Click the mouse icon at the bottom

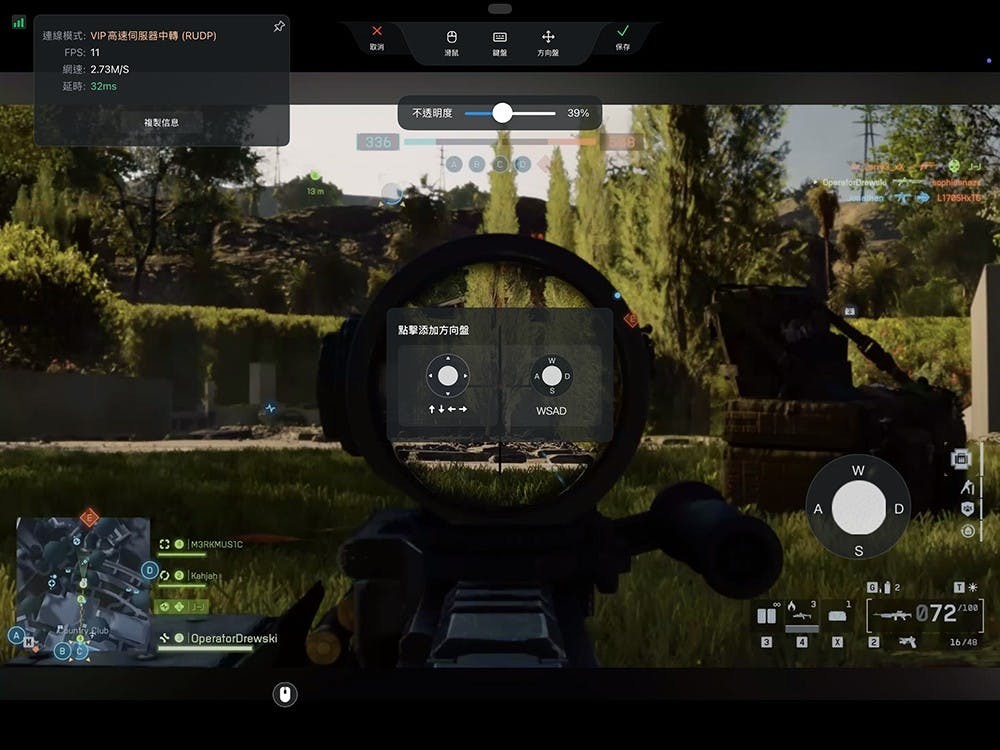click(285, 693)
